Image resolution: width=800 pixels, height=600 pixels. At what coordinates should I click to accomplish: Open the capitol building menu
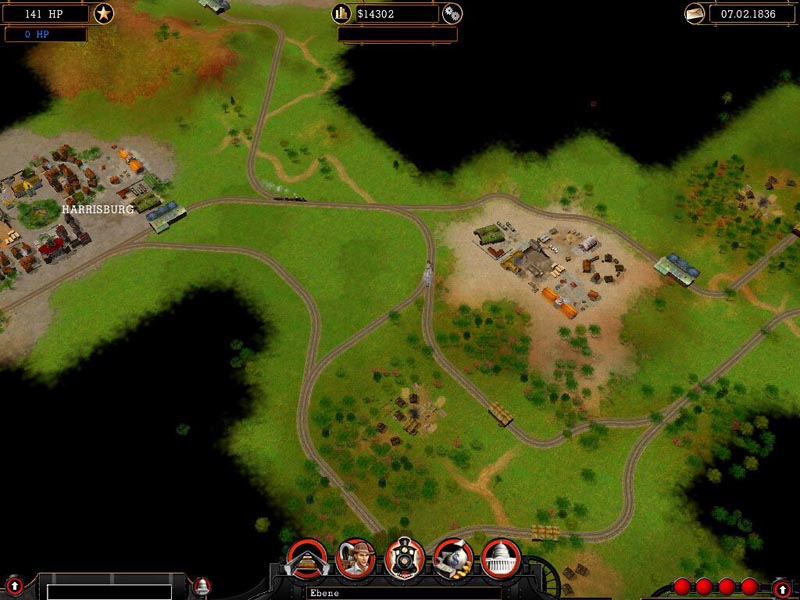click(x=500, y=558)
